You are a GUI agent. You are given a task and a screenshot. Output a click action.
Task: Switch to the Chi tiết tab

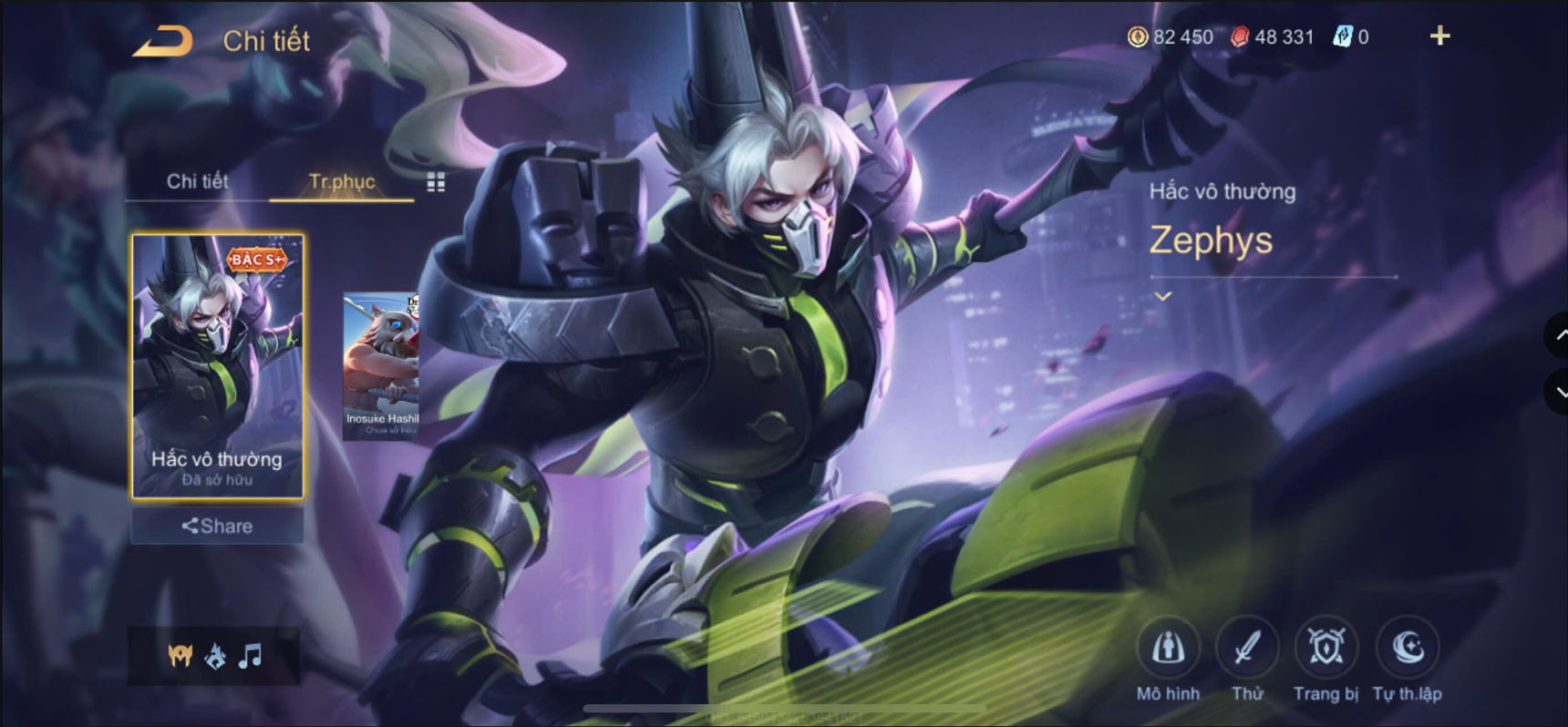[197, 181]
